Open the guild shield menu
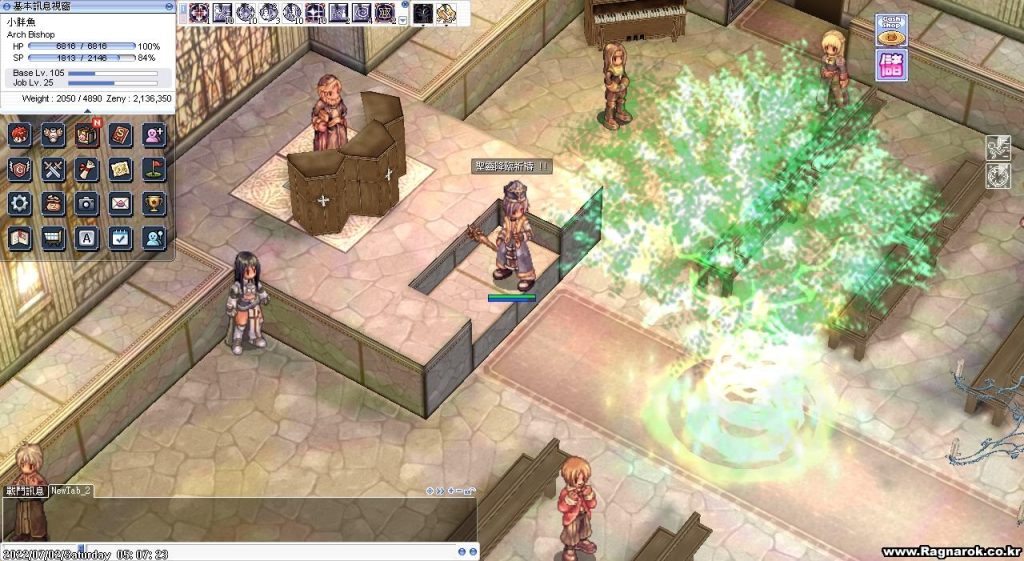The image size is (1024, 561). coord(20,170)
